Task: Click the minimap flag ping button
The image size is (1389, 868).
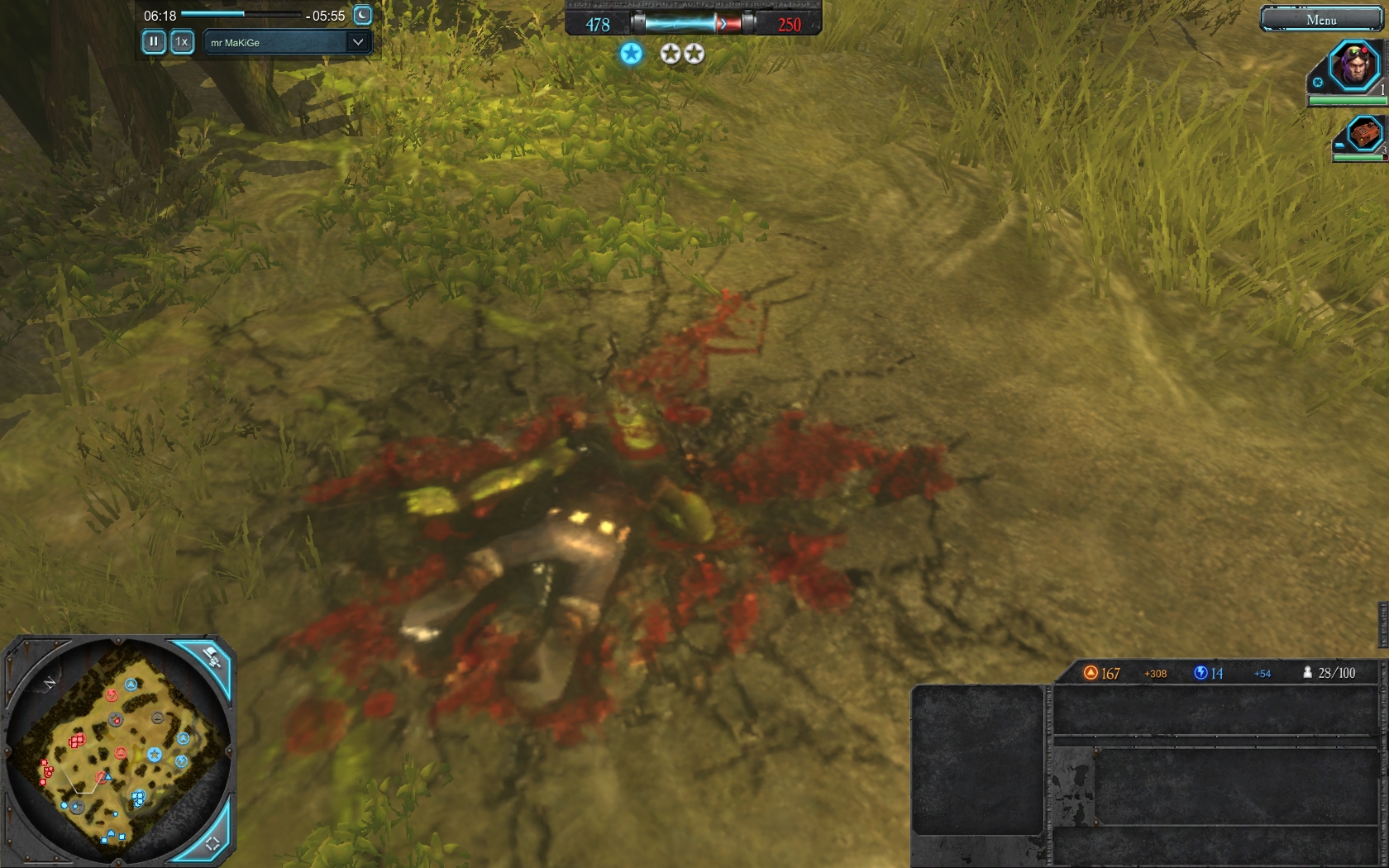Action: [212, 659]
